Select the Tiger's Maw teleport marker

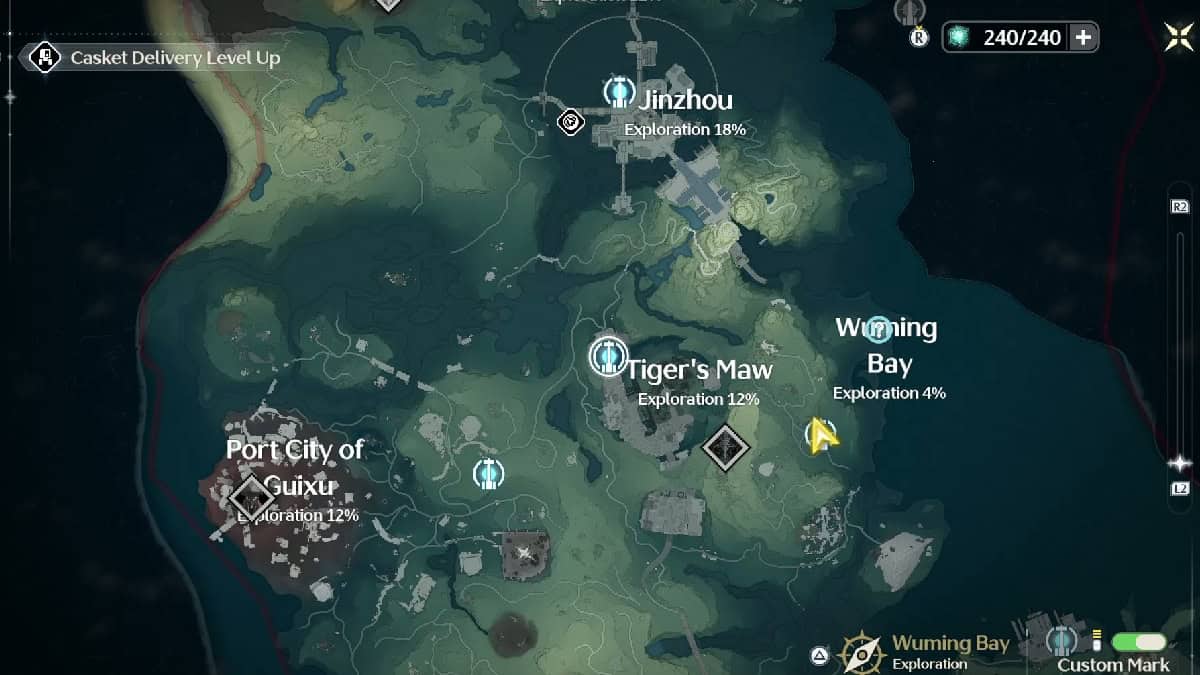(x=606, y=356)
